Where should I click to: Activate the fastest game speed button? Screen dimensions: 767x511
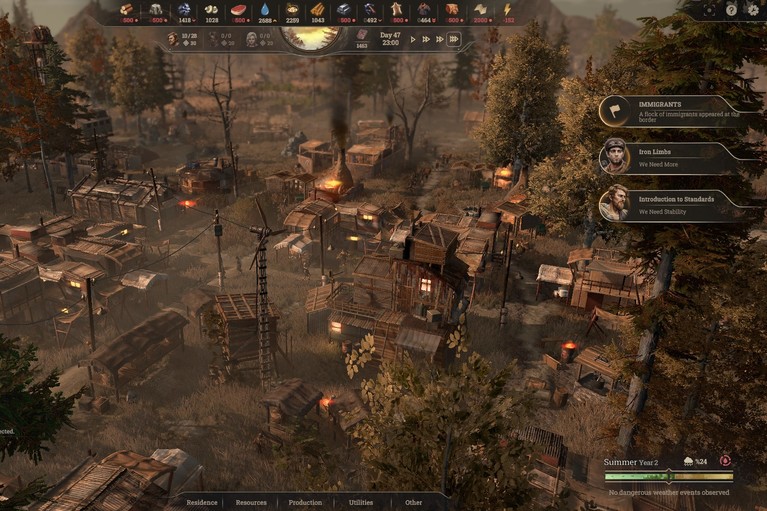[x=453, y=39]
